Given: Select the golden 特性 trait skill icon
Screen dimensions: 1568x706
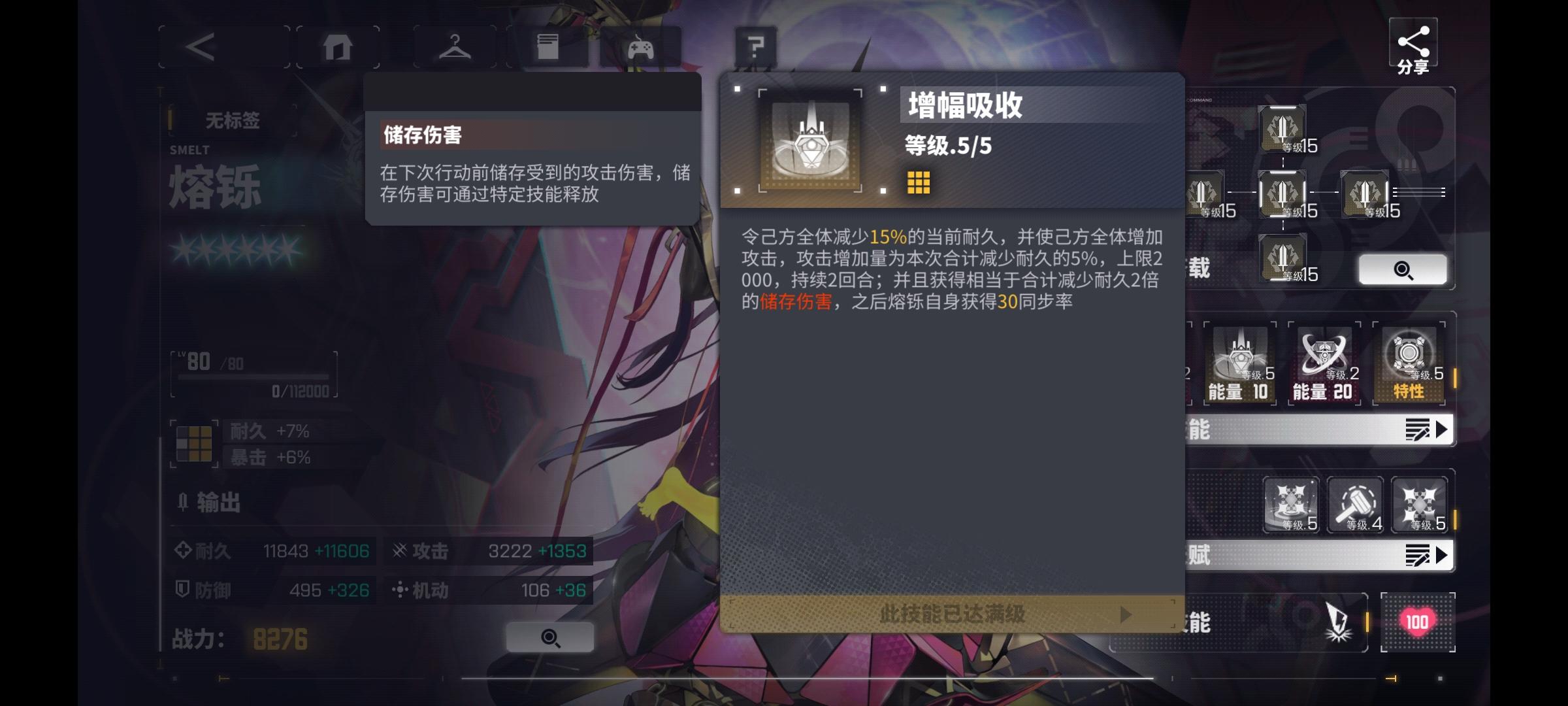Looking at the screenshot, I should [1410, 363].
